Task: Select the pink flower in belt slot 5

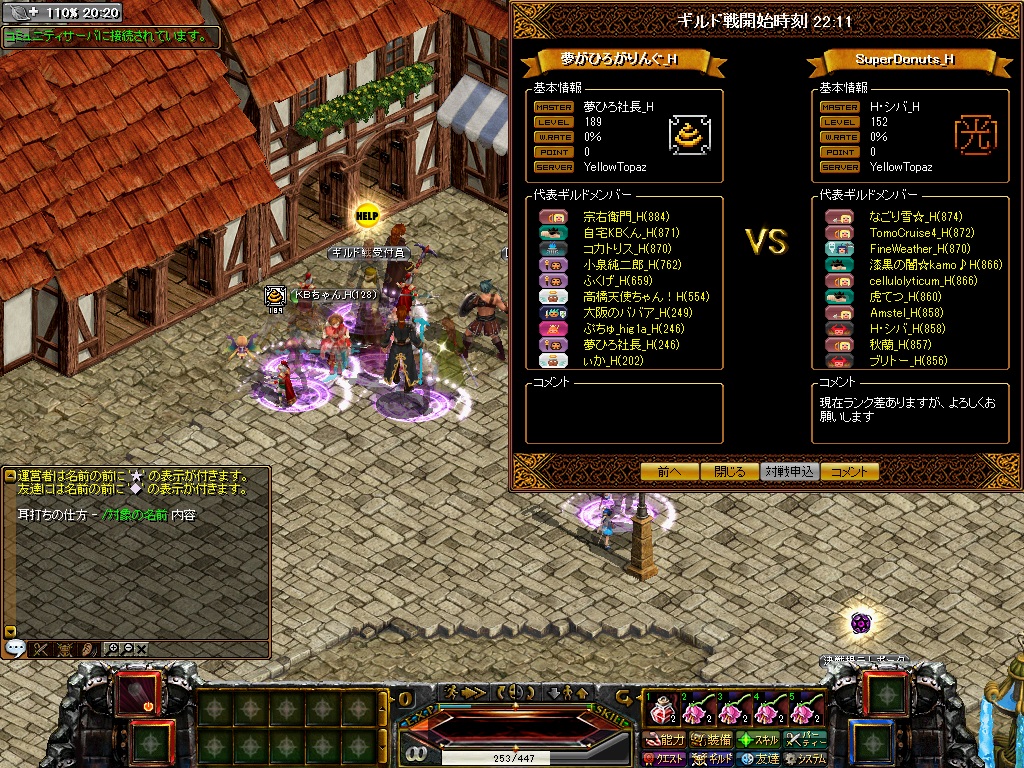Action: (805, 712)
